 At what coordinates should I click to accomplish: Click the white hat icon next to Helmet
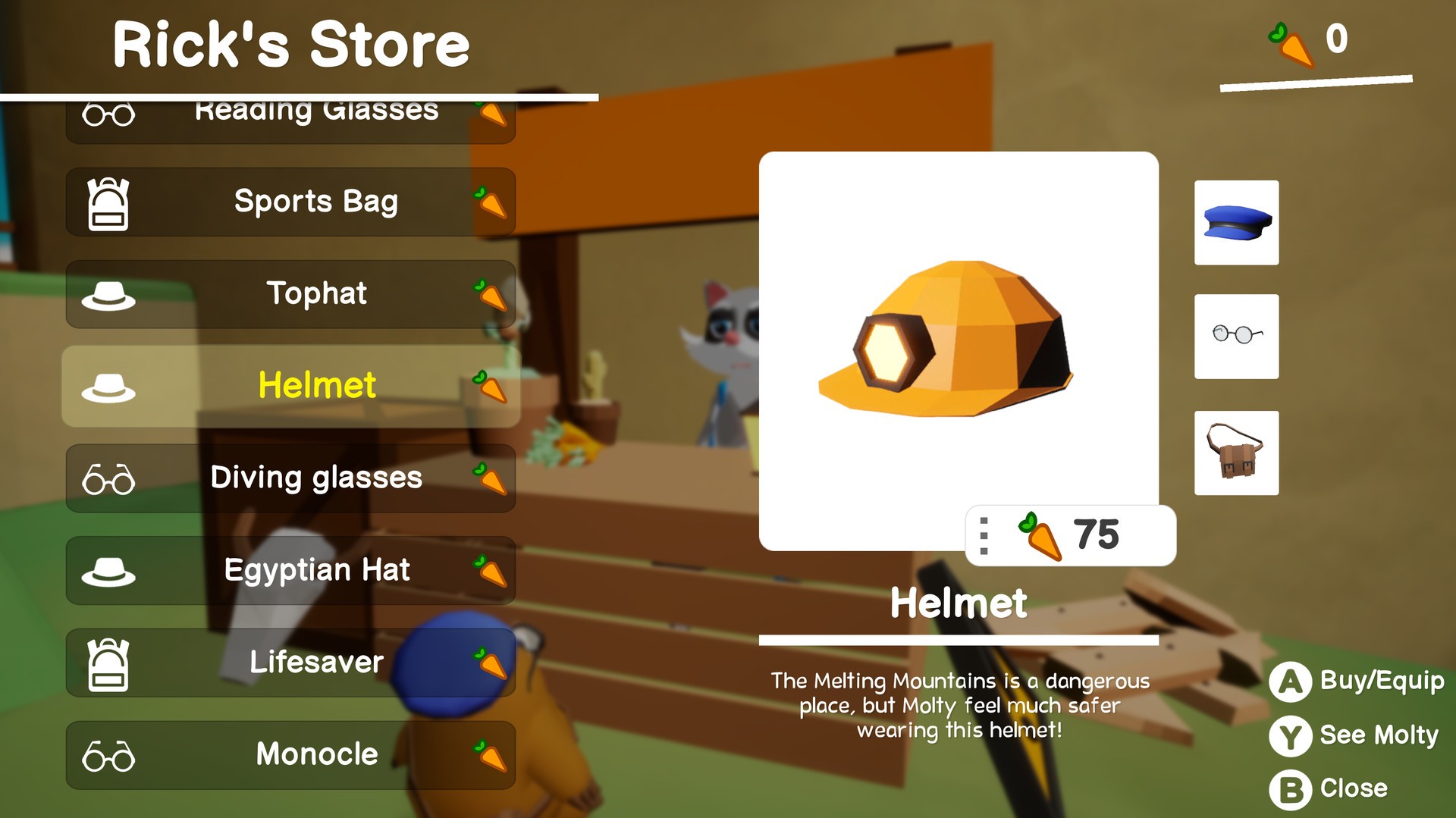coord(108,386)
